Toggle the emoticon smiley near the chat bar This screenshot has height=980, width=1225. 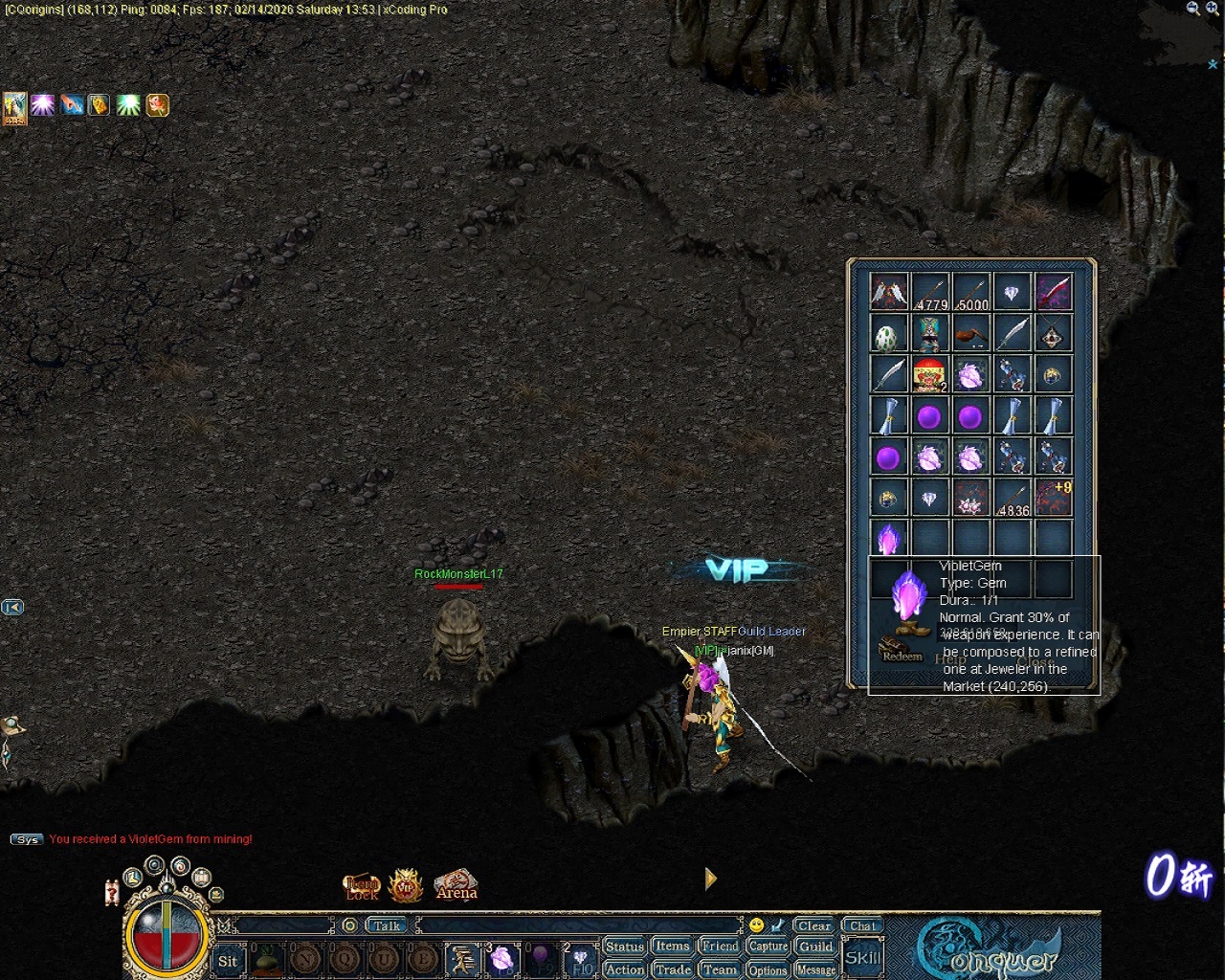point(755,923)
